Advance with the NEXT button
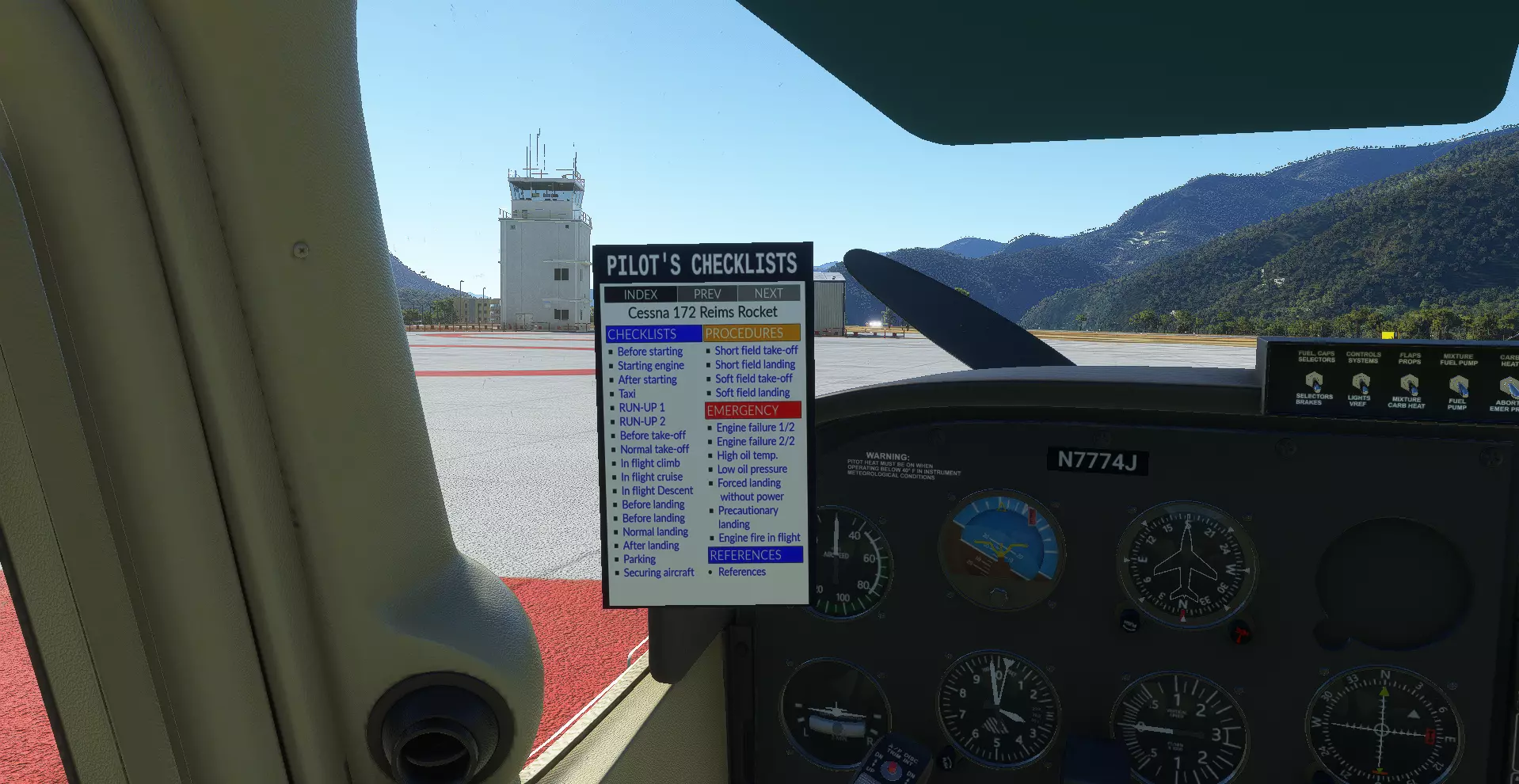 pos(768,293)
